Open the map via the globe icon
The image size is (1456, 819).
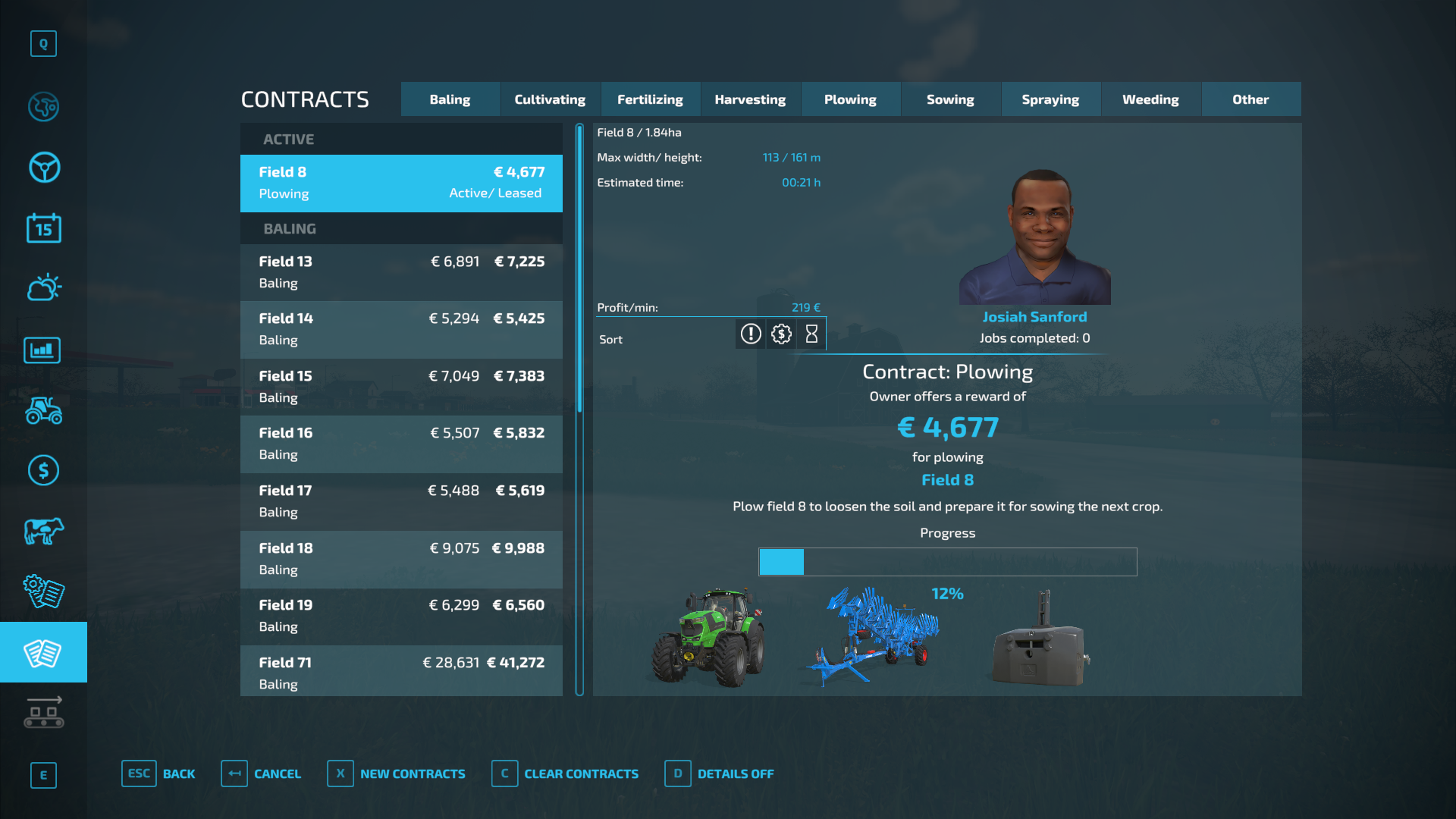[43, 107]
